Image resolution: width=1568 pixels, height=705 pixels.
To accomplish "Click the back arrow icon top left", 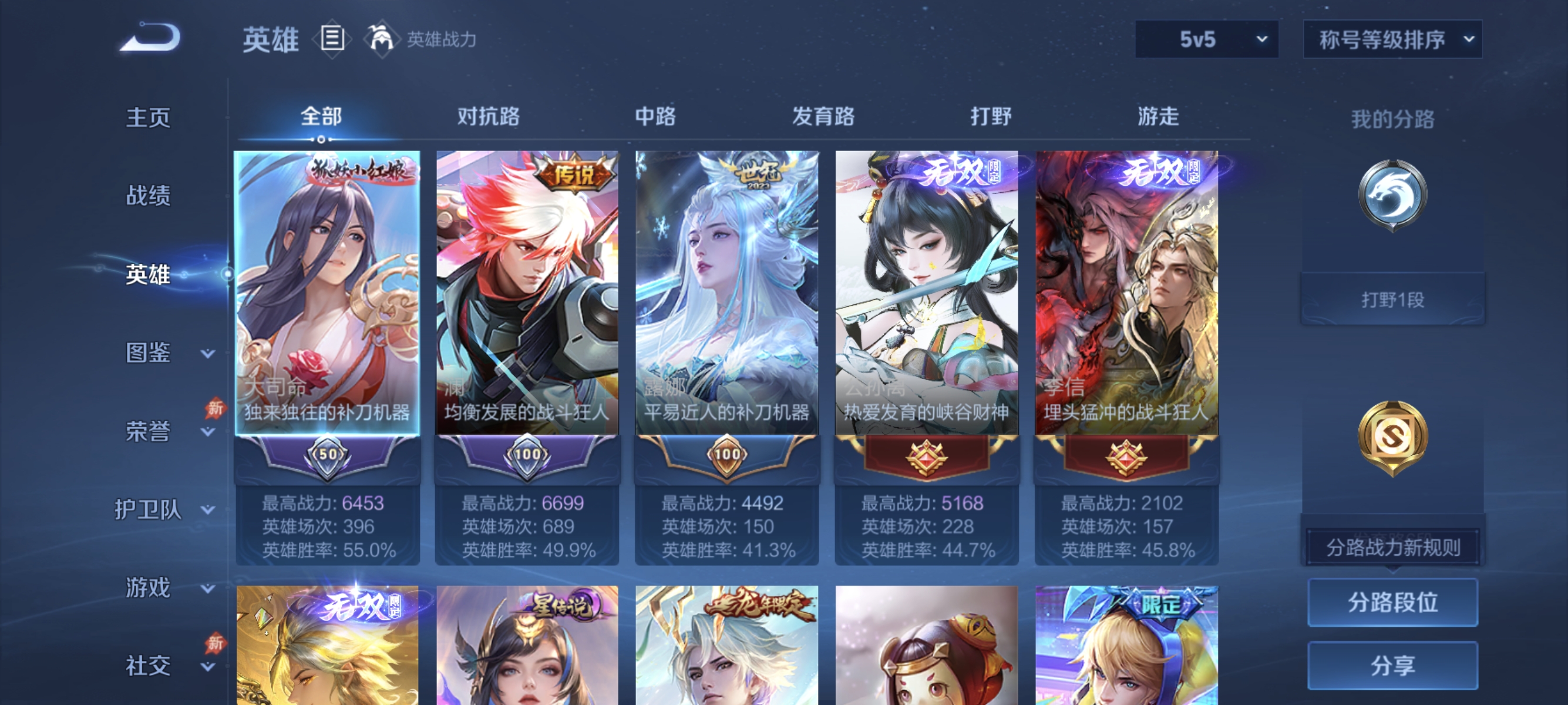I will pos(148,38).
